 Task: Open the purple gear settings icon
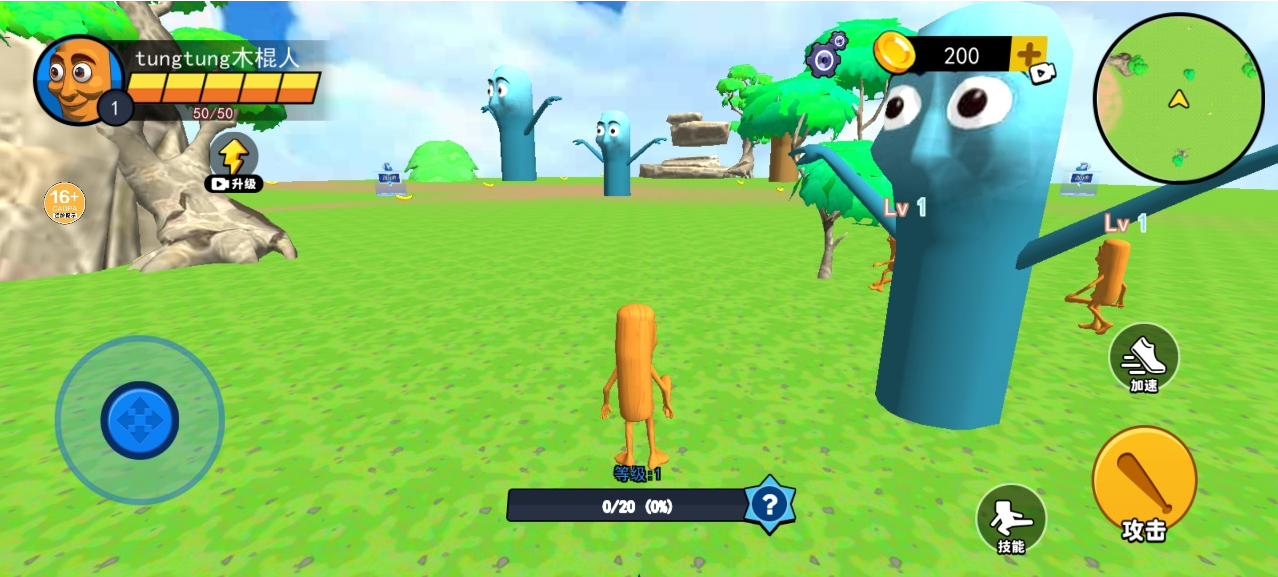(826, 56)
